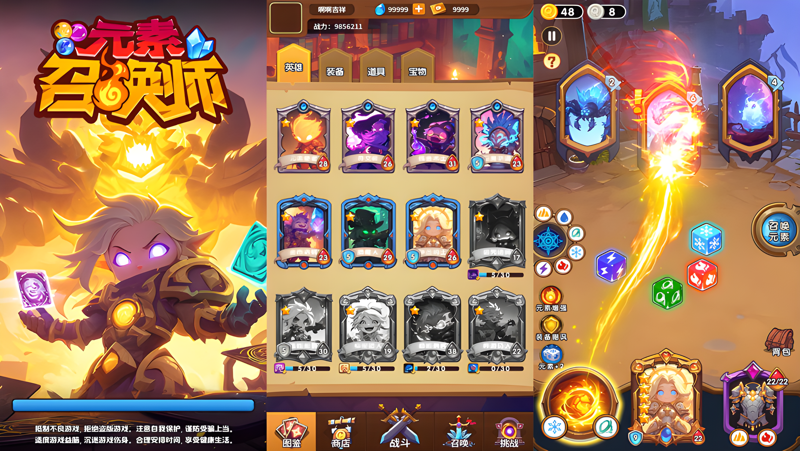Choose the level 31 potion hero card
The width and height of the screenshot is (800, 451).
click(x=432, y=135)
